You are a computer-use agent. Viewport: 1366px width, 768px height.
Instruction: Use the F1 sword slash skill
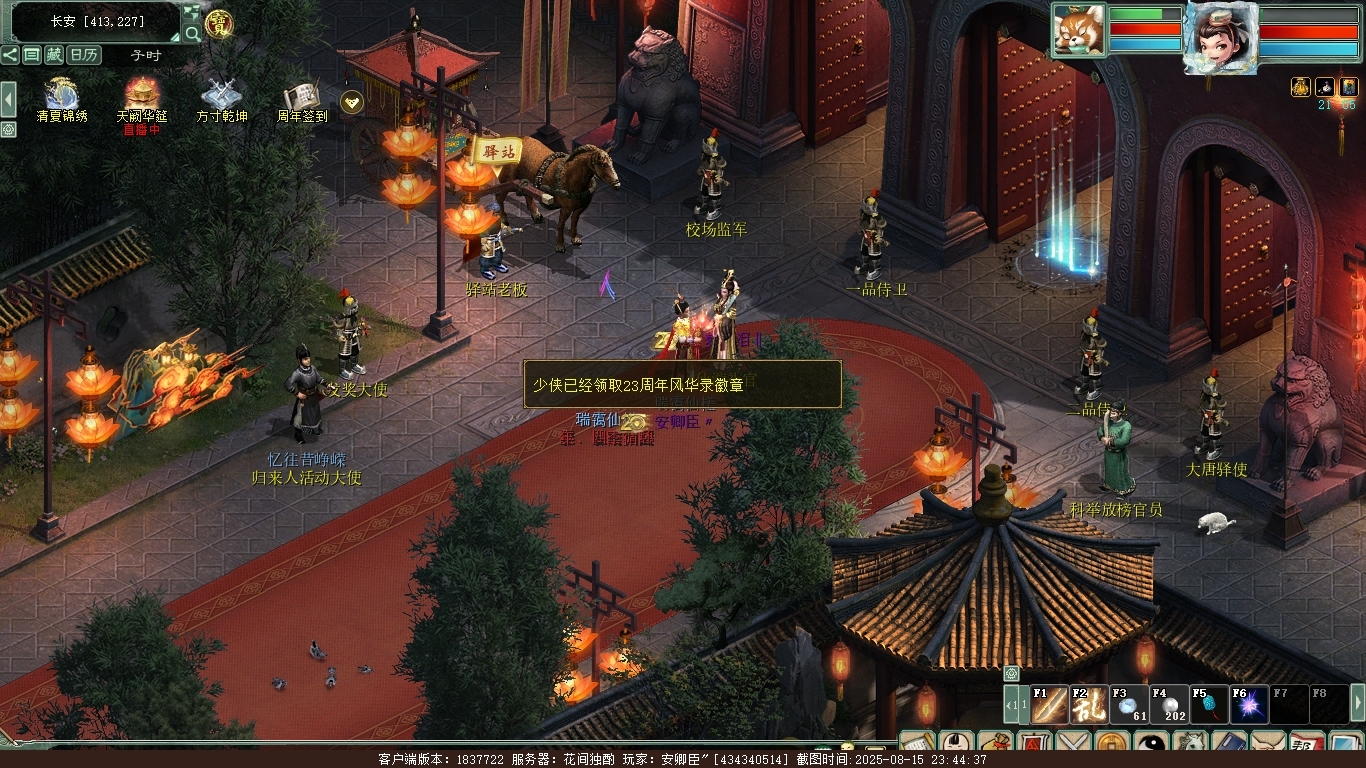[x=1050, y=705]
